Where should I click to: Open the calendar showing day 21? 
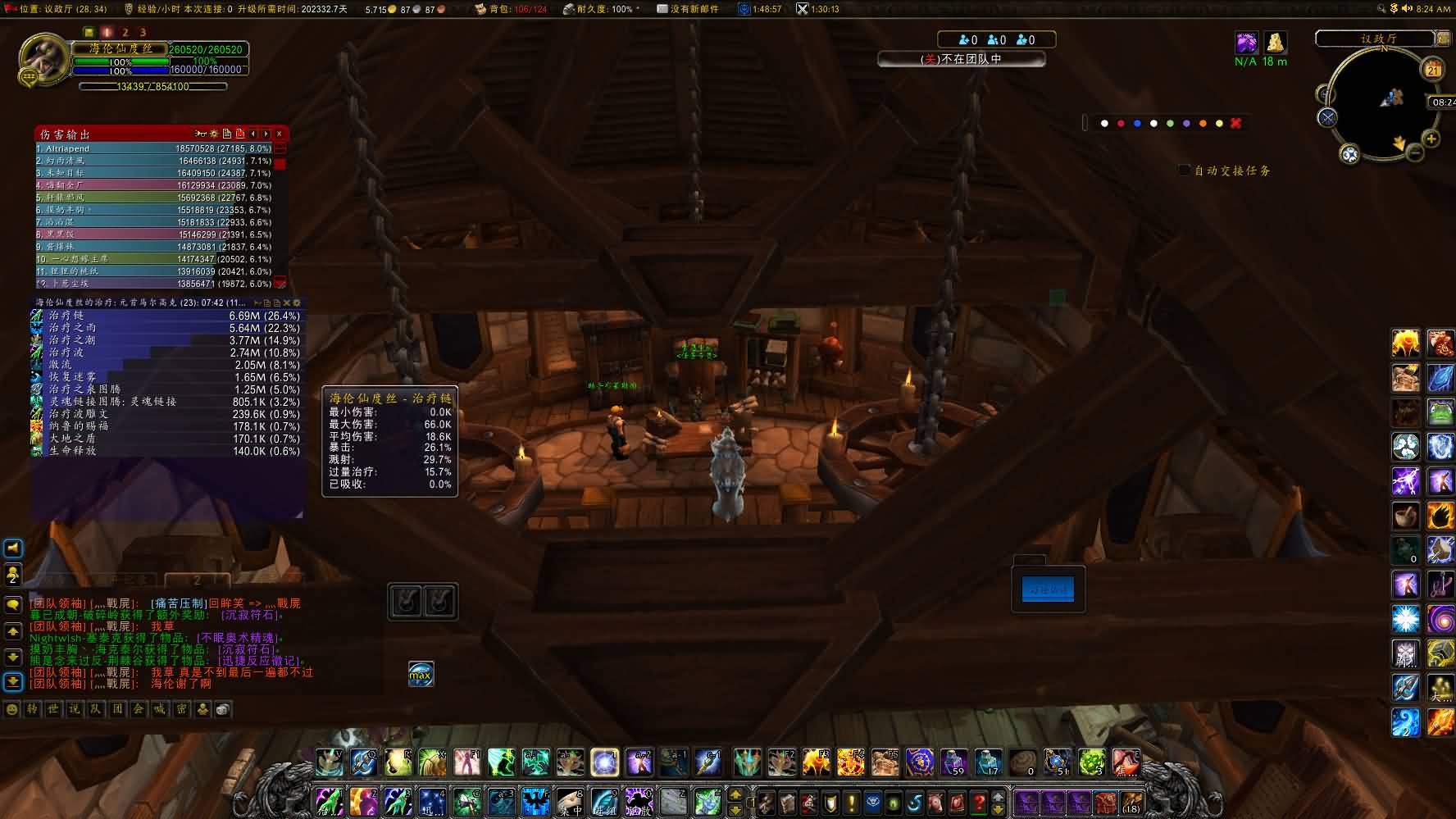click(x=1433, y=70)
